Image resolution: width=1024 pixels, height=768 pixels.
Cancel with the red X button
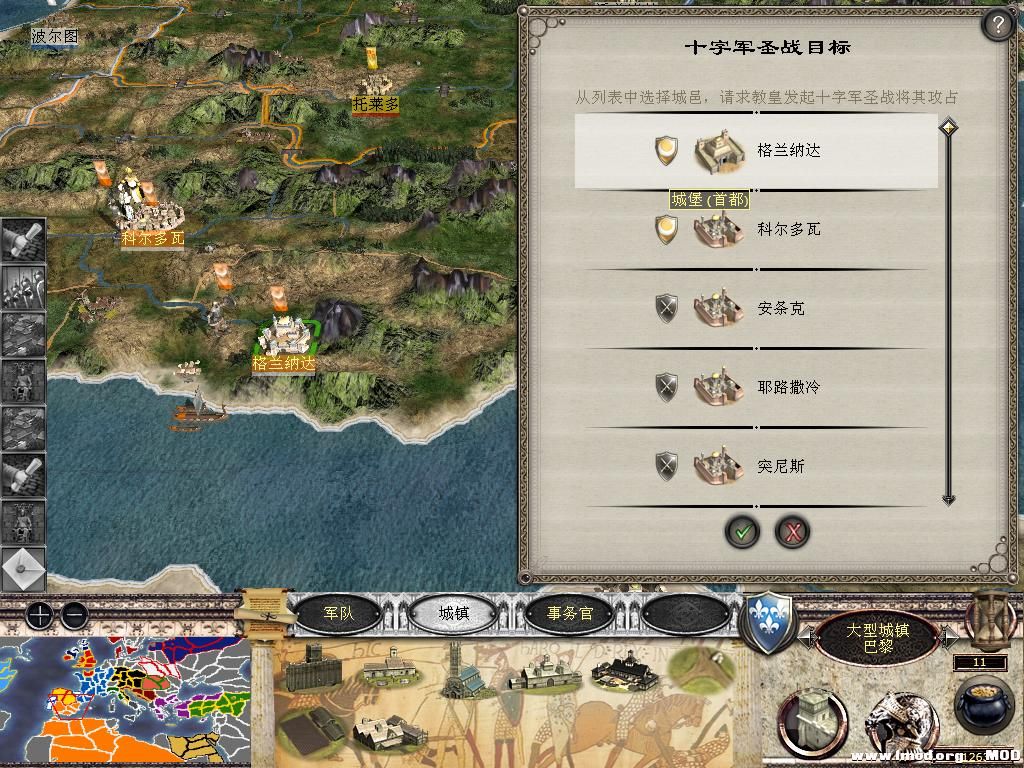click(792, 532)
